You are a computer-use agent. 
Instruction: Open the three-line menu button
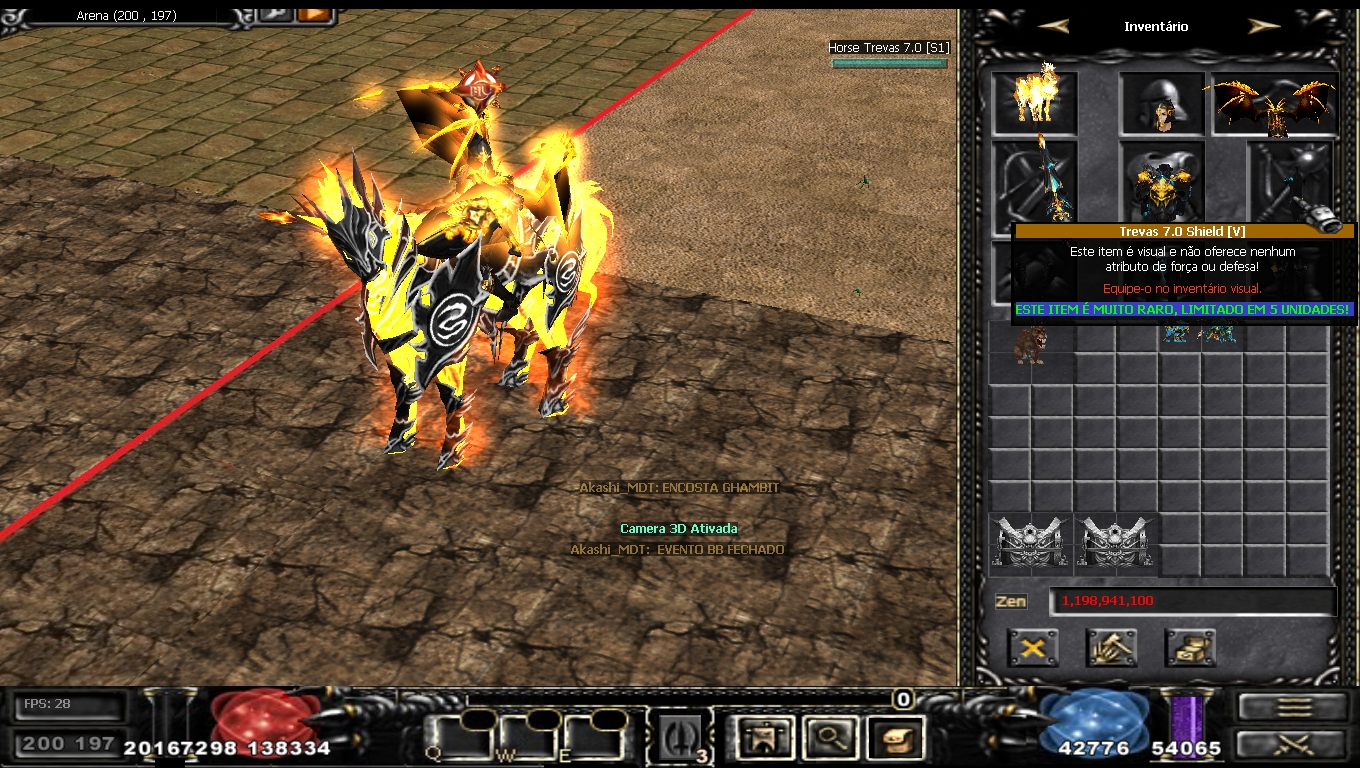(1293, 706)
